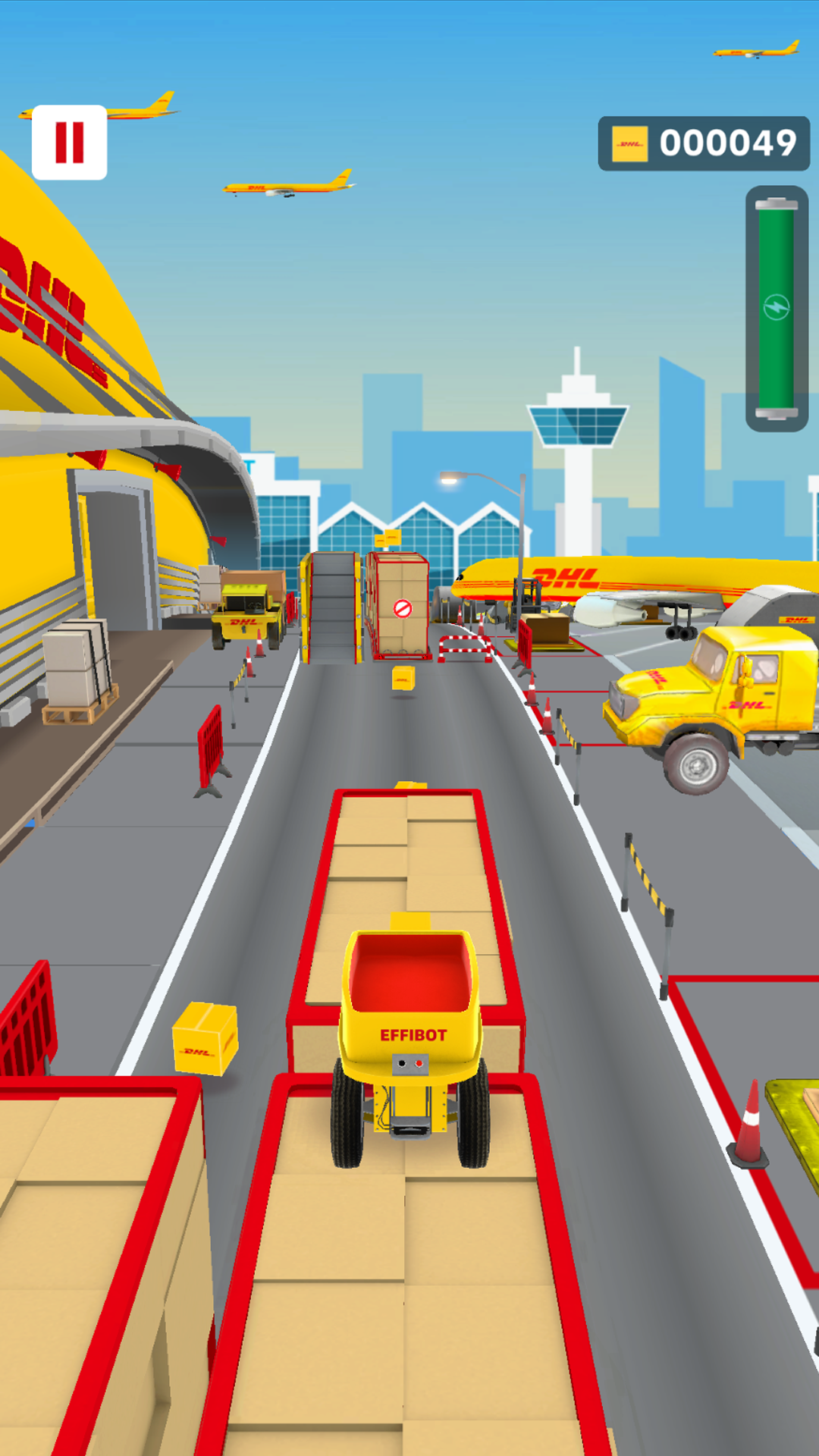Pause the game with the red pause button
This screenshot has width=819, height=1456.
pyautogui.click(x=69, y=143)
